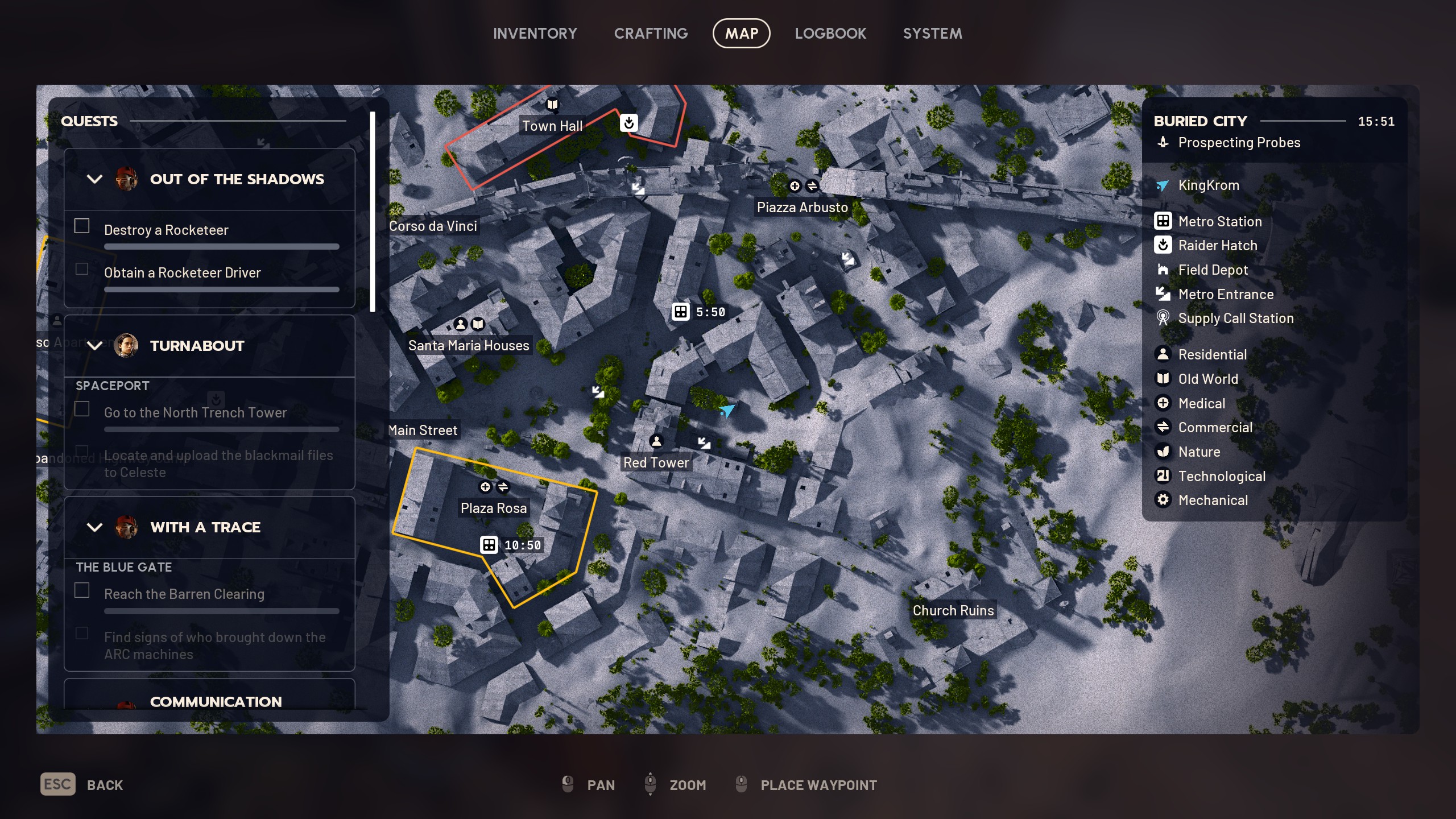Check the Go to the North Trench Tower checkbox
1456x819 pixels.
click(84, 409)
